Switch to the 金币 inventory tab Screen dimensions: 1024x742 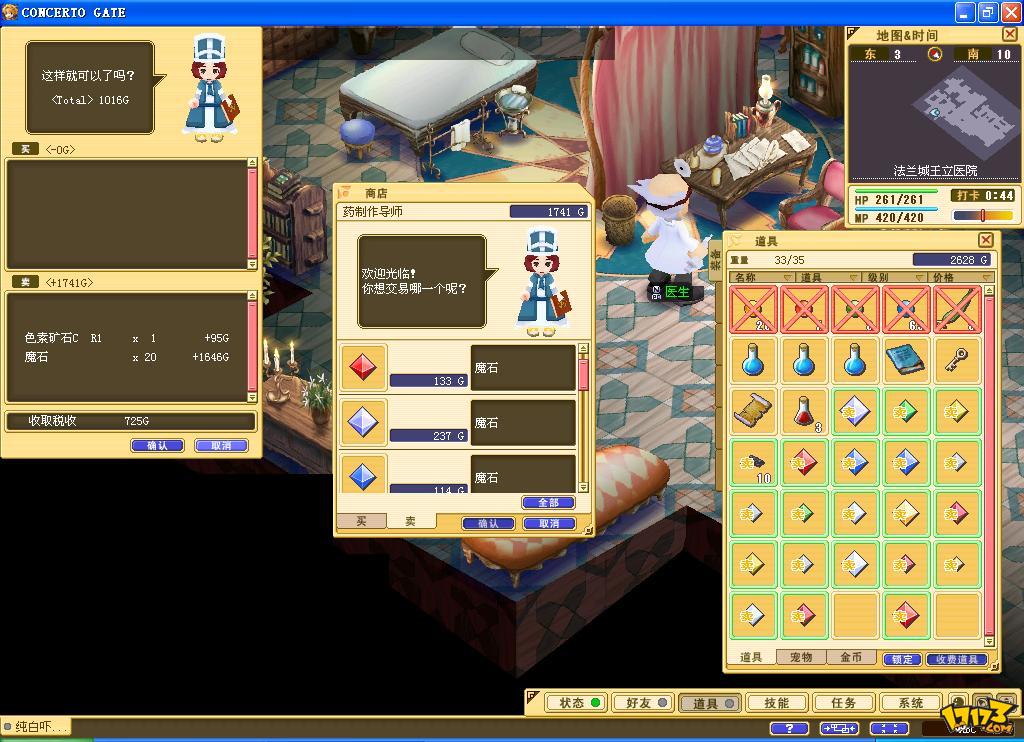[x=851, y=658]
